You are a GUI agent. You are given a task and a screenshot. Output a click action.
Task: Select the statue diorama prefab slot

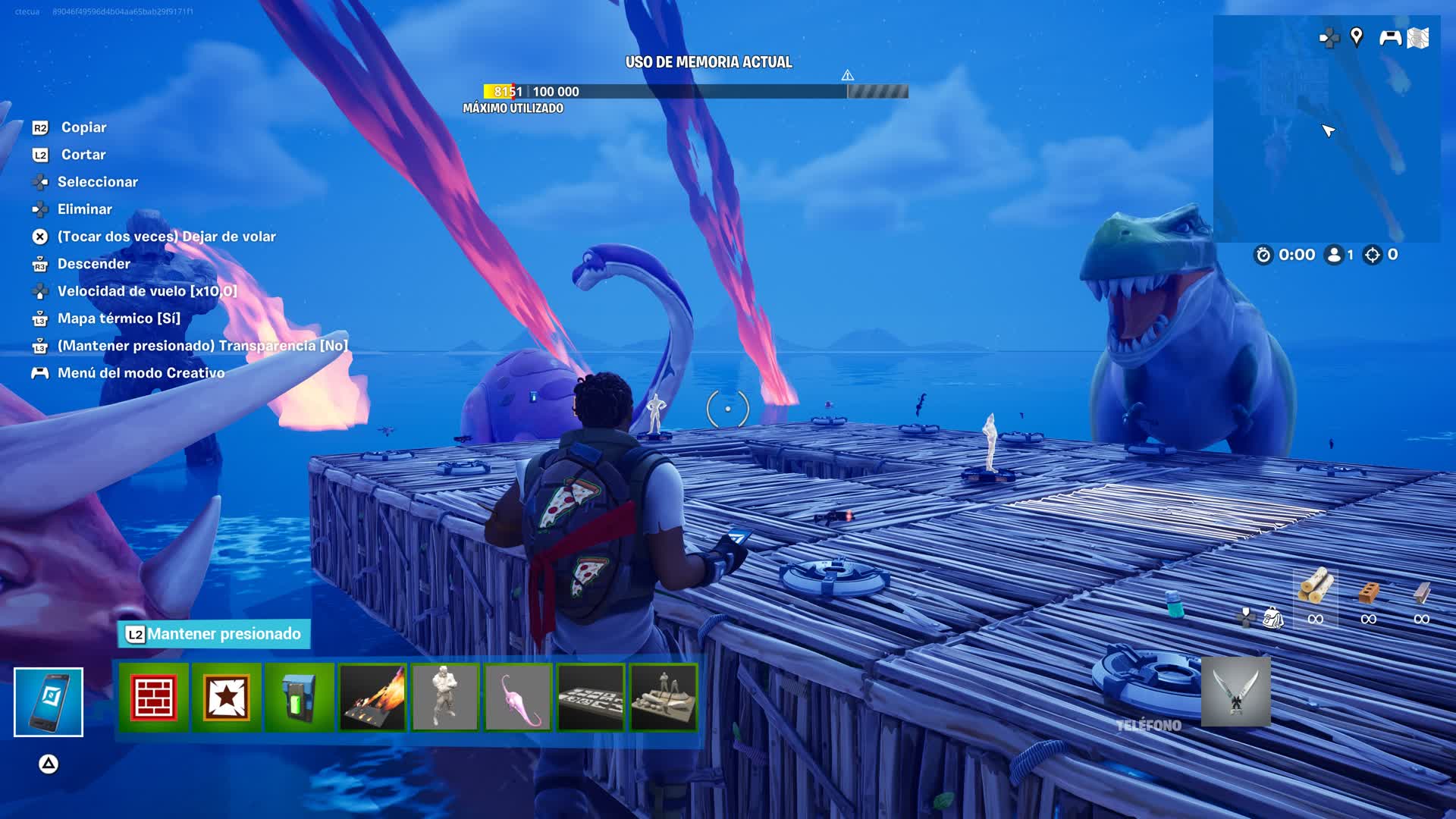coord(664,698)
